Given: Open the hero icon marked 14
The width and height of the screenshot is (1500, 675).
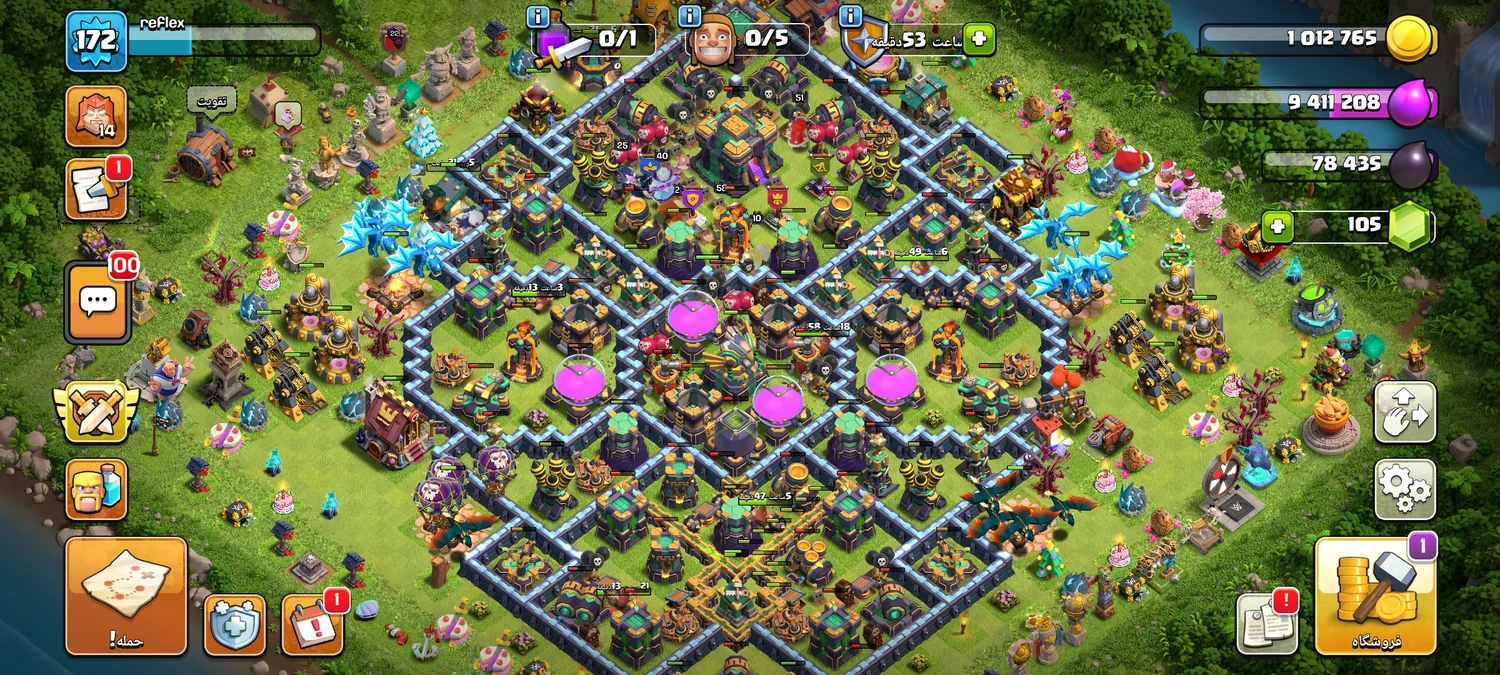Looking at the screenshot, I should 96,116.
